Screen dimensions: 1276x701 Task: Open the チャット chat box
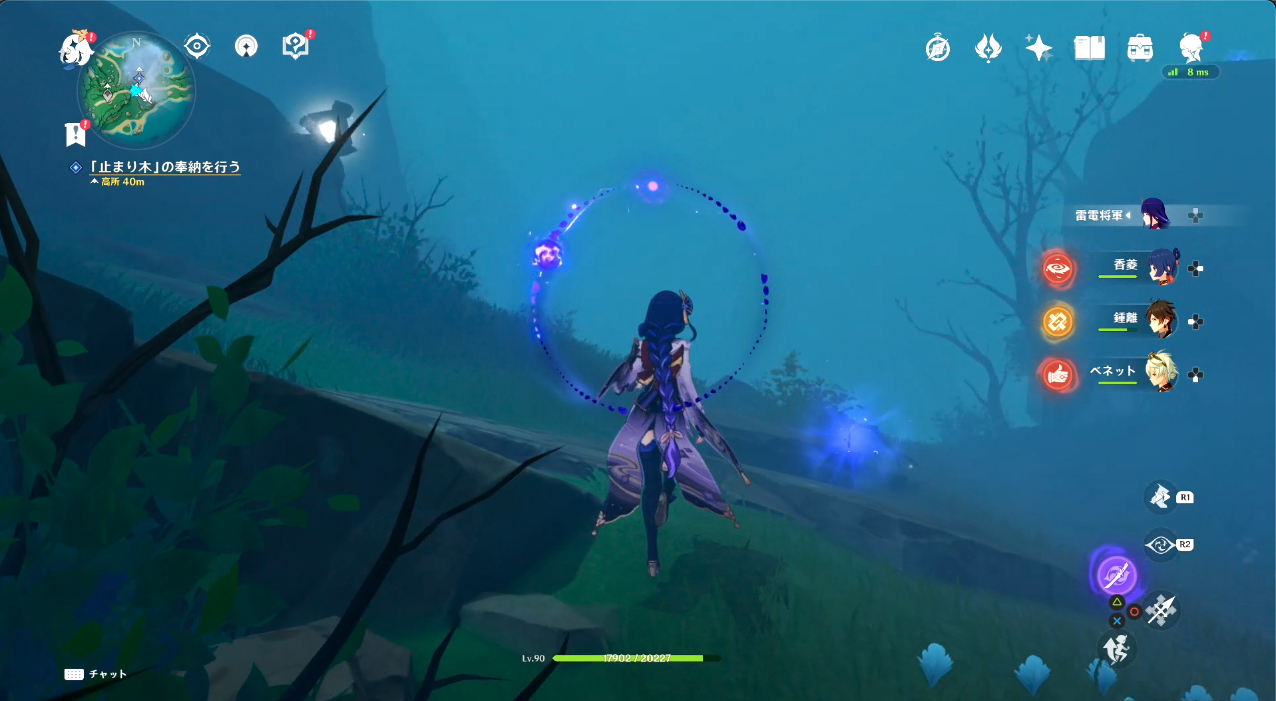97,674
